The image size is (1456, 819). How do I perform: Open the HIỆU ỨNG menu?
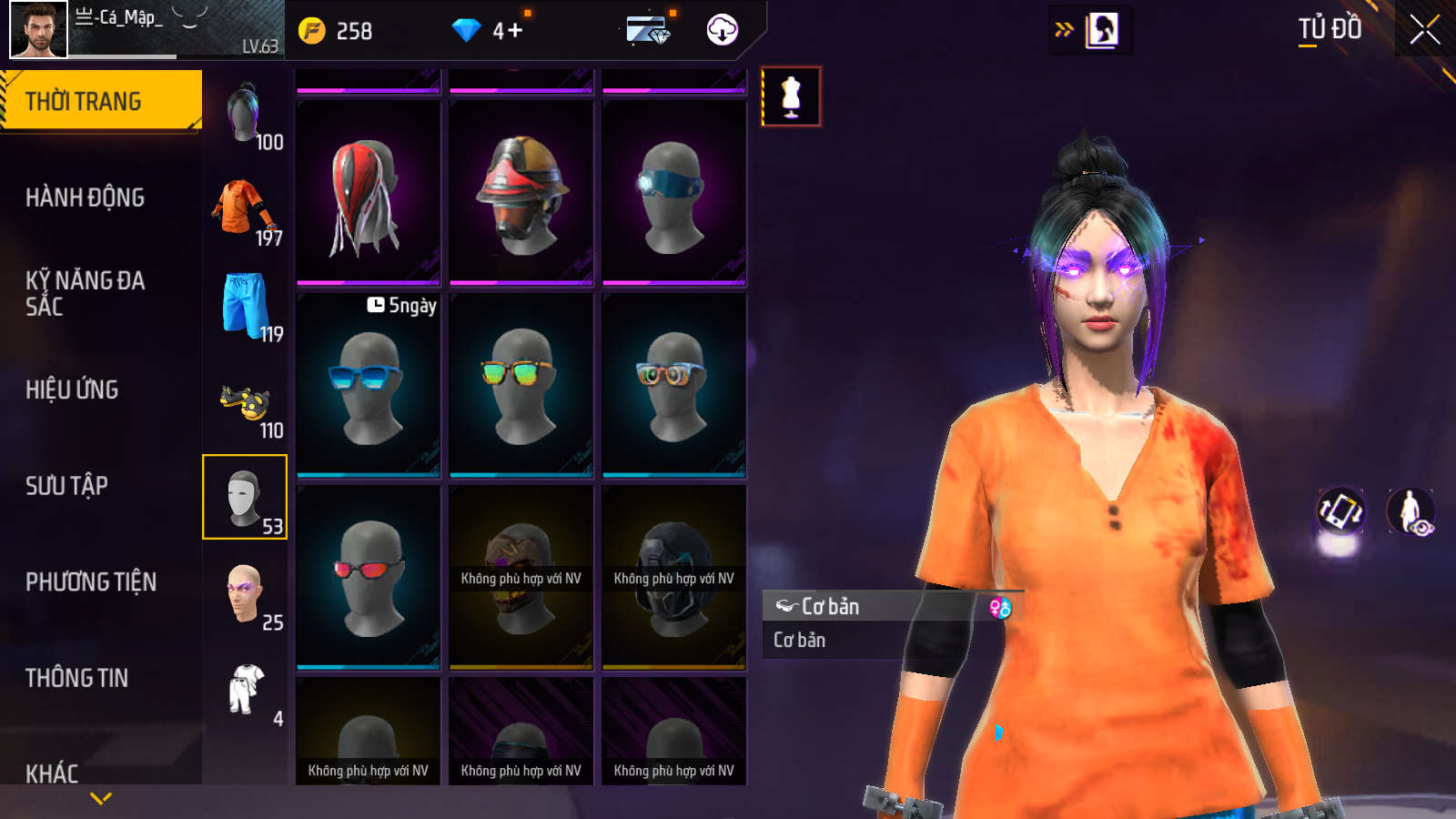pyautogui.click(x=72, y=389)
